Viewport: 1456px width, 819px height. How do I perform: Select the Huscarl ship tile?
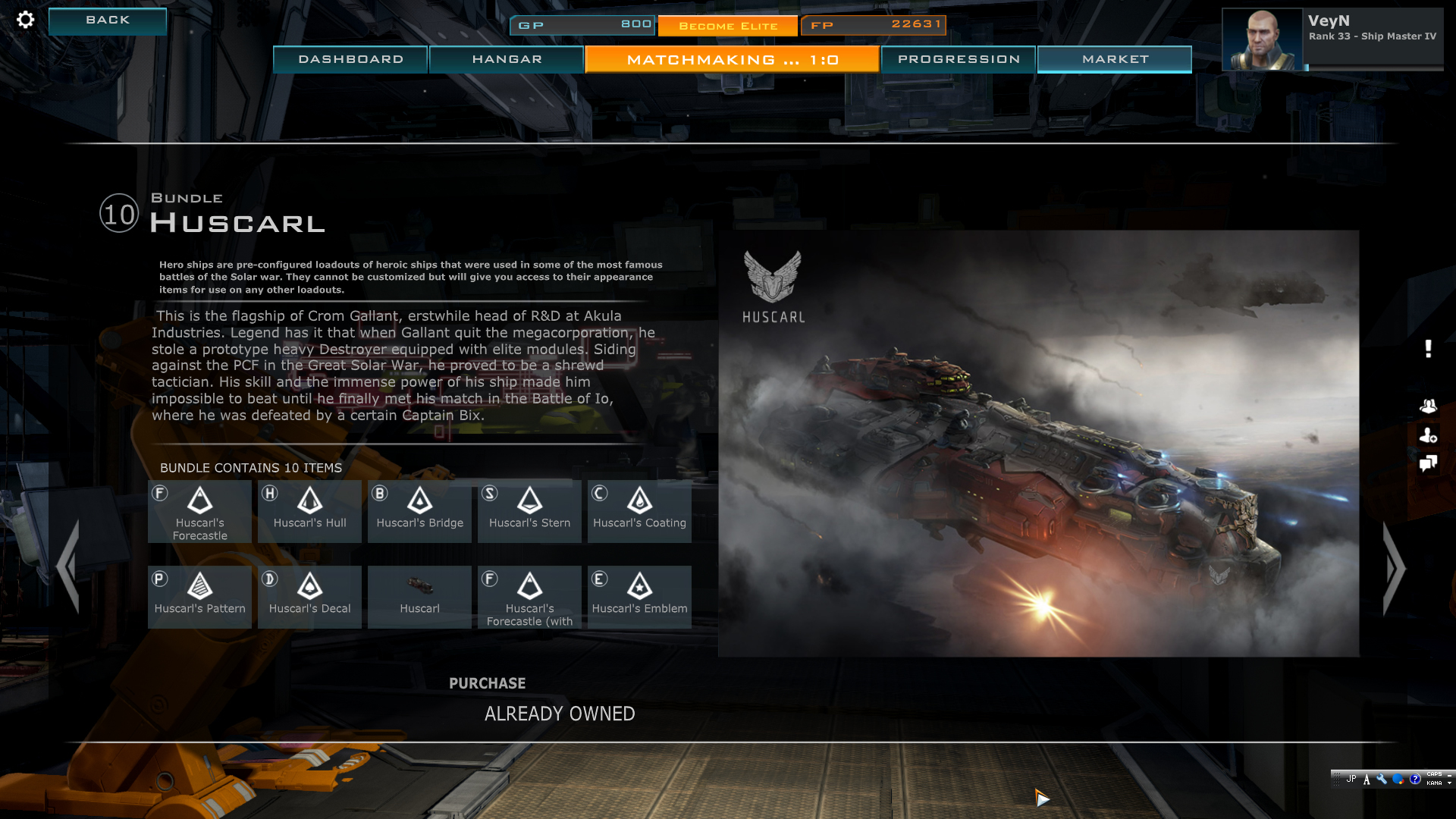[419, 596]
